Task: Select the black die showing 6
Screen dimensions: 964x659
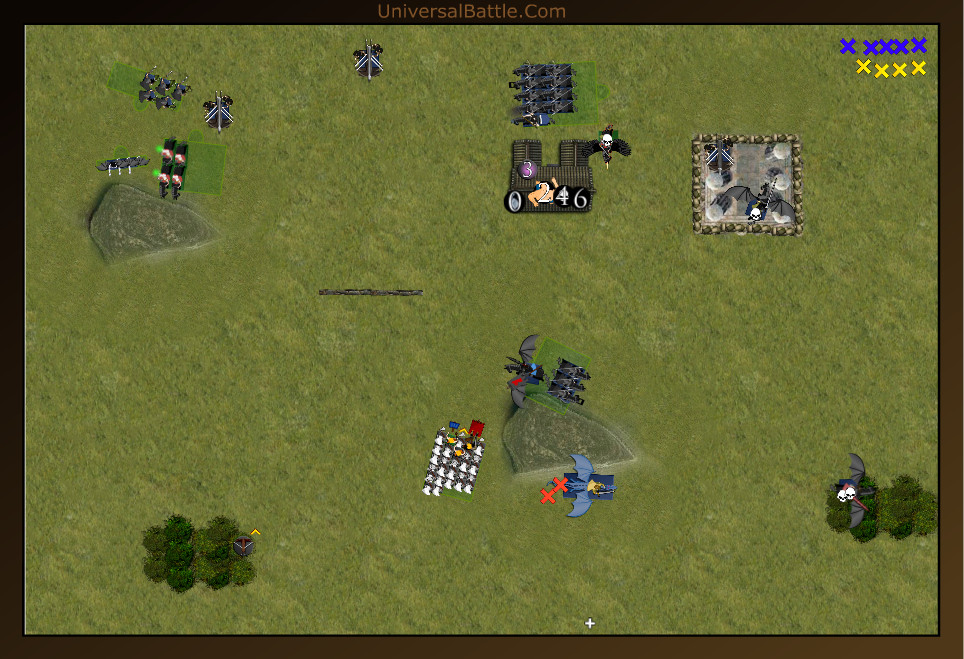Action: (580, 199)
